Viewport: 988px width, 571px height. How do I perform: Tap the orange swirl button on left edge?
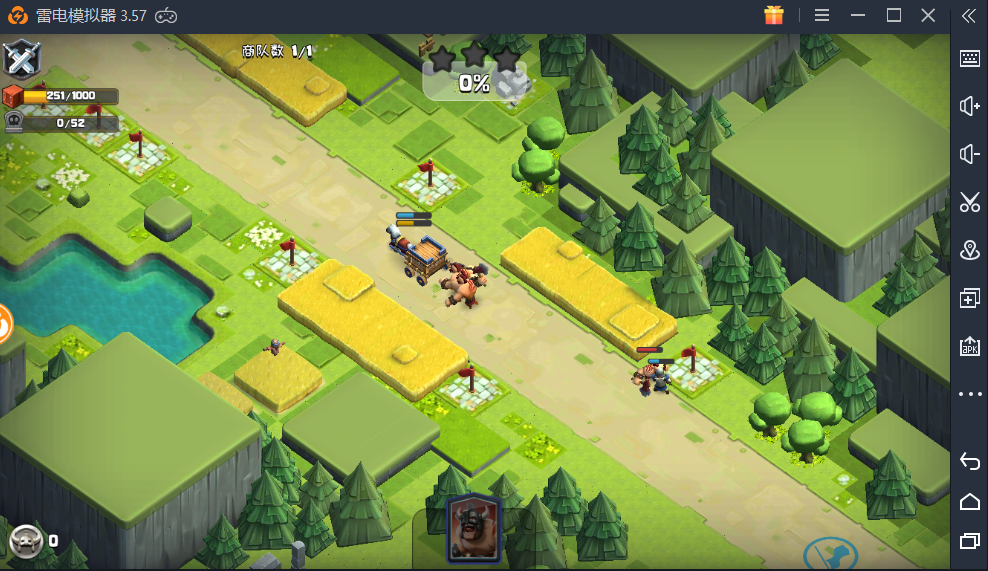pos(5,324)
